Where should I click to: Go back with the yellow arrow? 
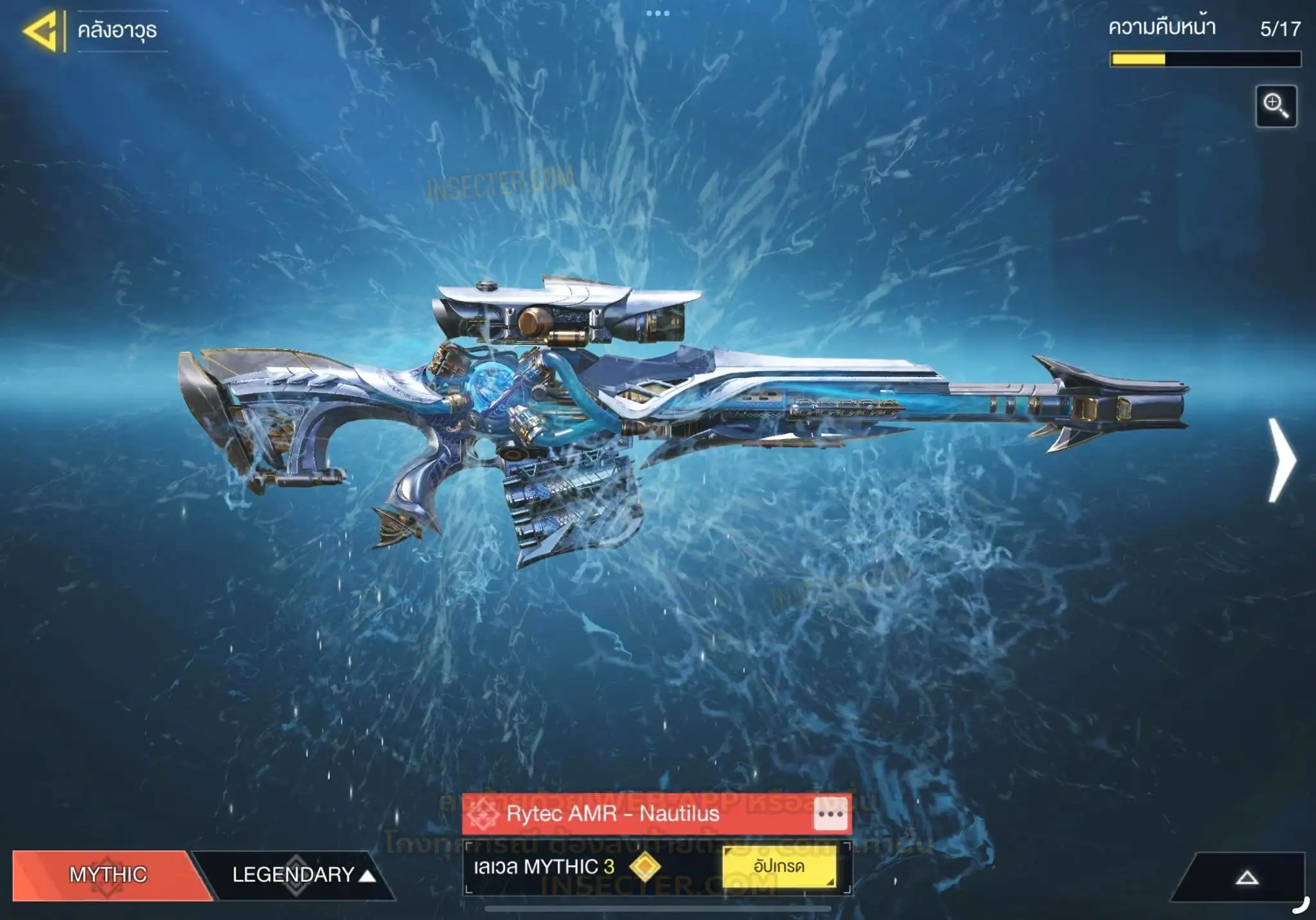click(41, 30)
